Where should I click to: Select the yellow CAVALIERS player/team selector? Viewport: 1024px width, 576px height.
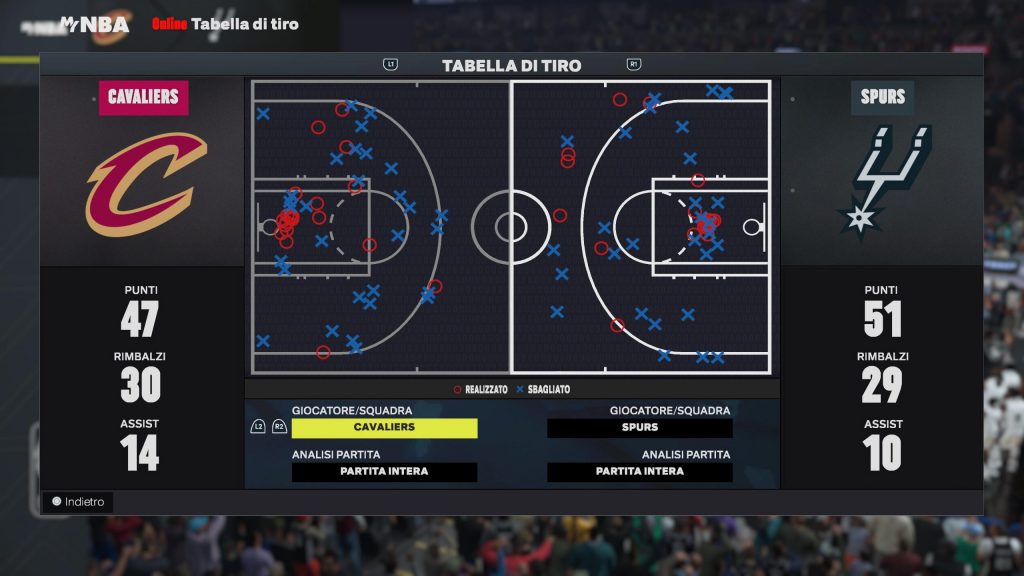coord(384,428)
